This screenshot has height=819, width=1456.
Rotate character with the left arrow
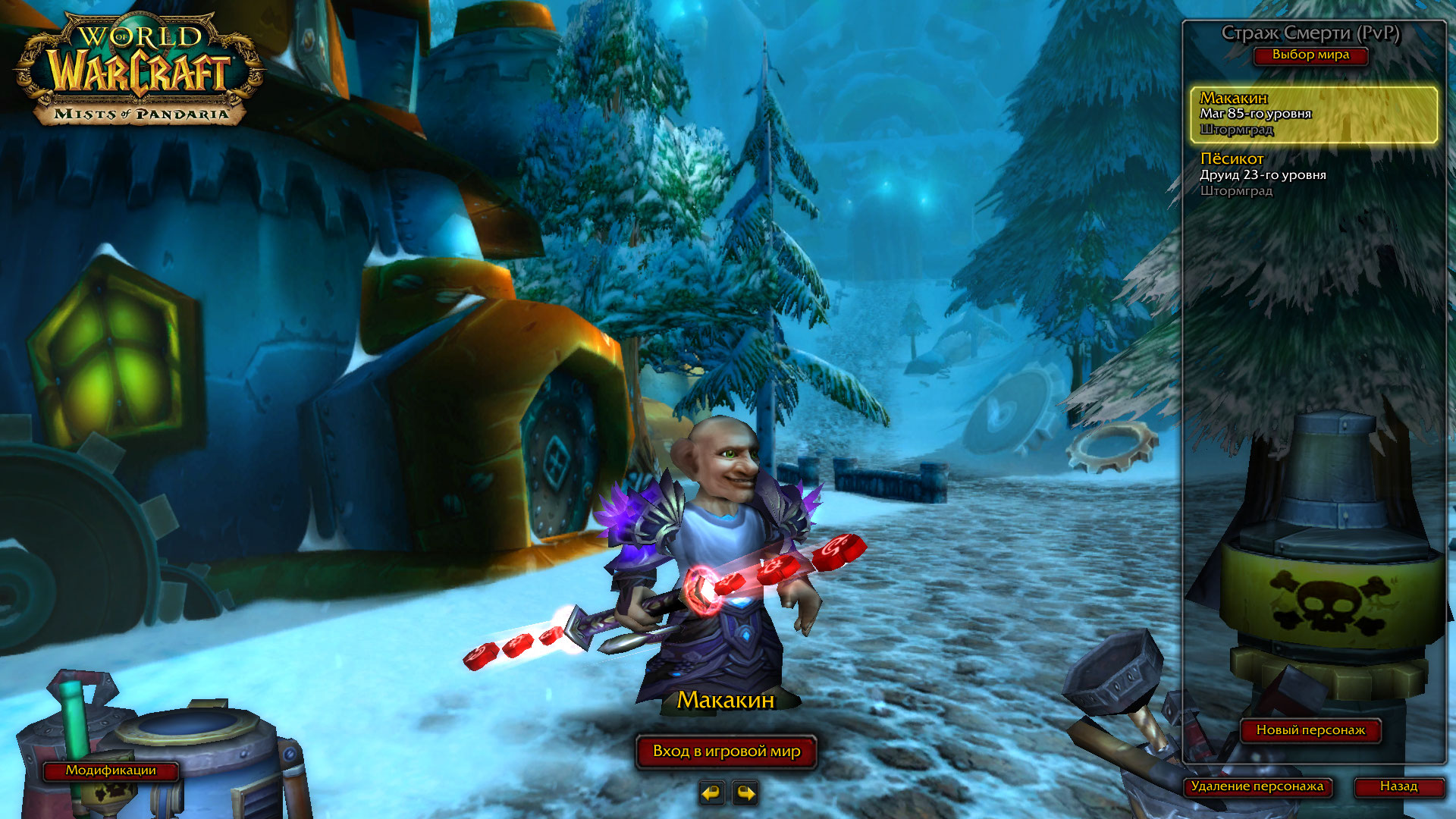pyautogui.click(x=711, y=793)
